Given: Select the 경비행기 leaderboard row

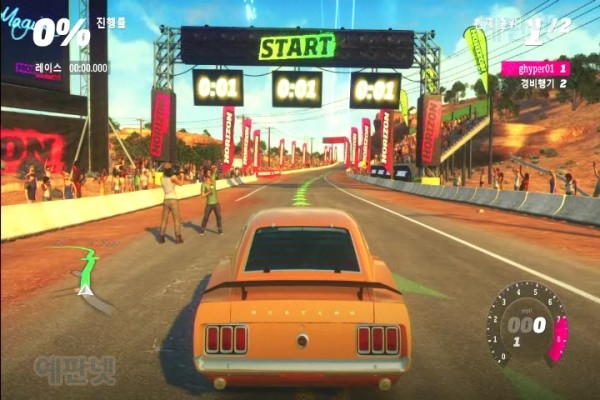Looking at the screenshot, I should [543, 84].
